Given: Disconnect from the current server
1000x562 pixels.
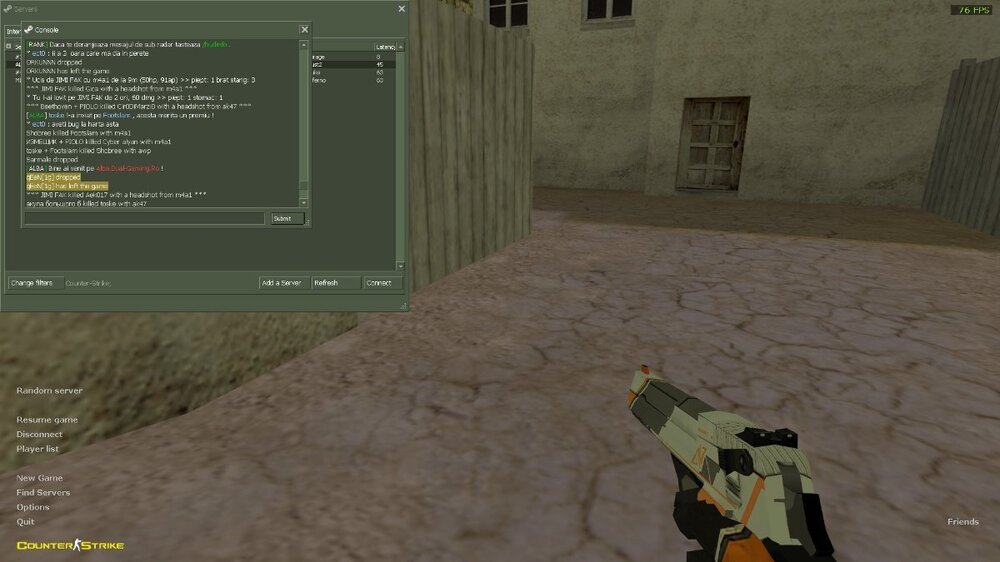Looking at the screenshot, I should [39, 435].
